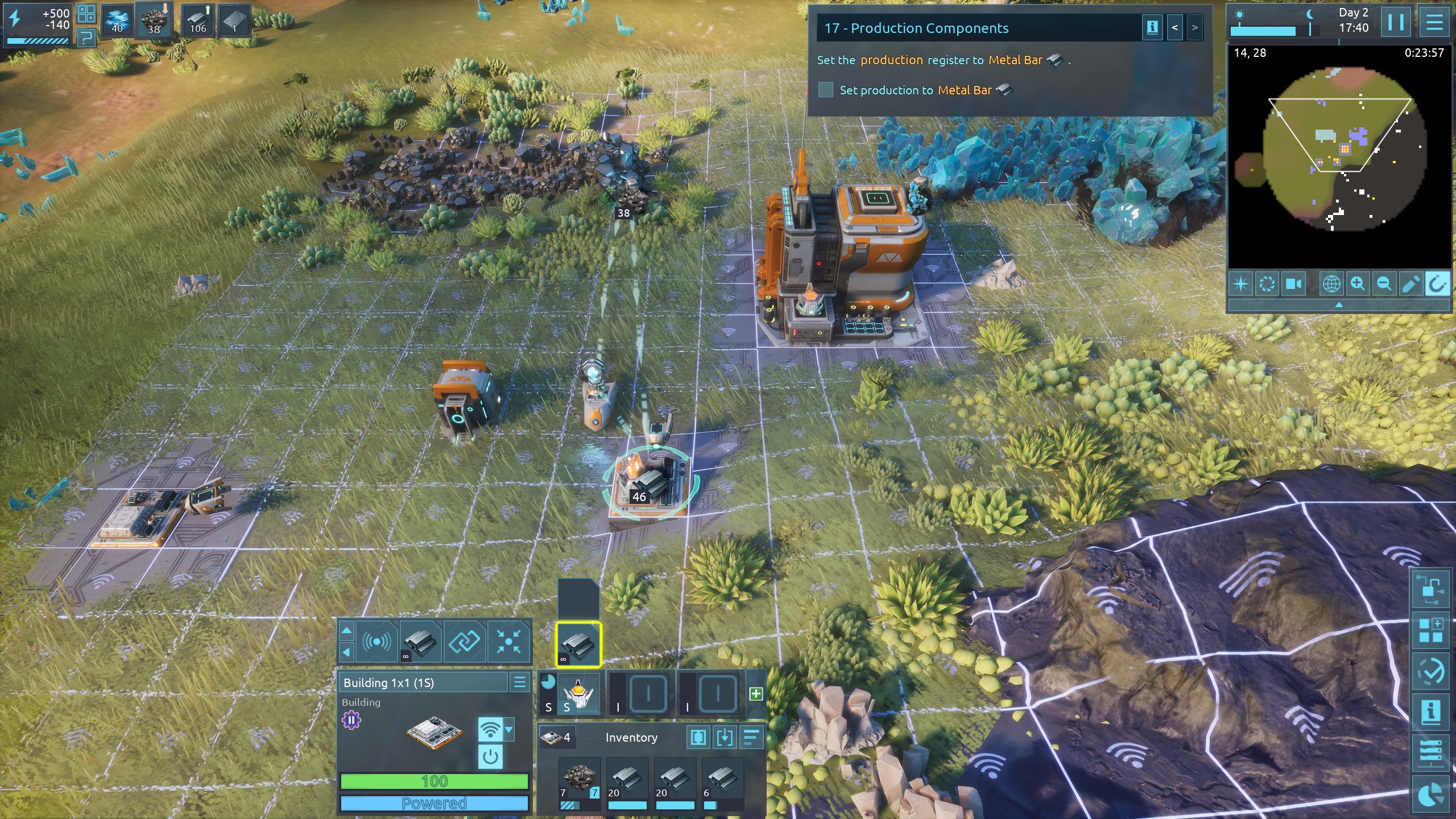Open the wireless signal dropdown arrow
The height and width of the screenshot is (819, 1456).
tap(509, 729)
